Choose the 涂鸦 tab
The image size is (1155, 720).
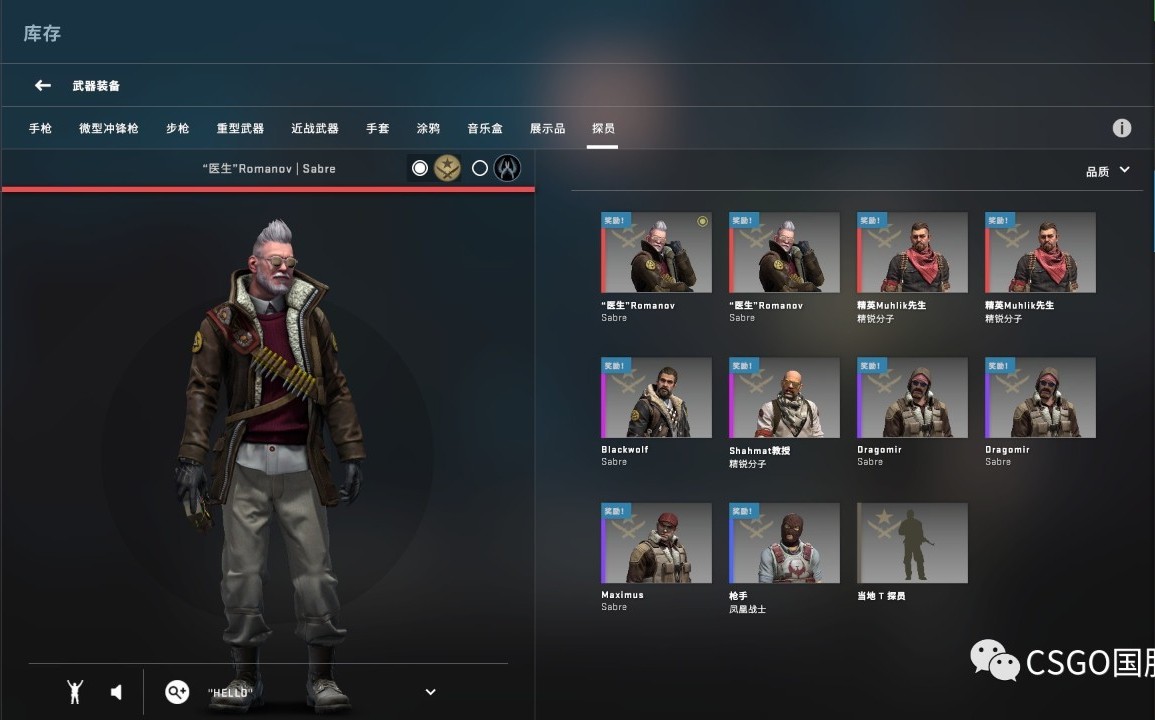pos(428,129)
